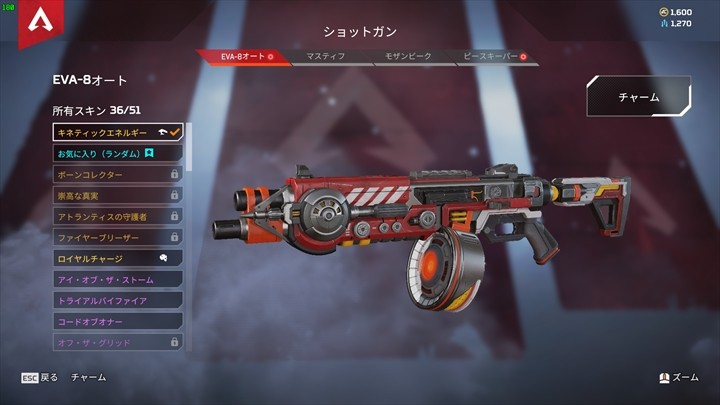The image size is (720, 405).
Task: Select the ロイヤルチャージ skin
Action: 118,258
